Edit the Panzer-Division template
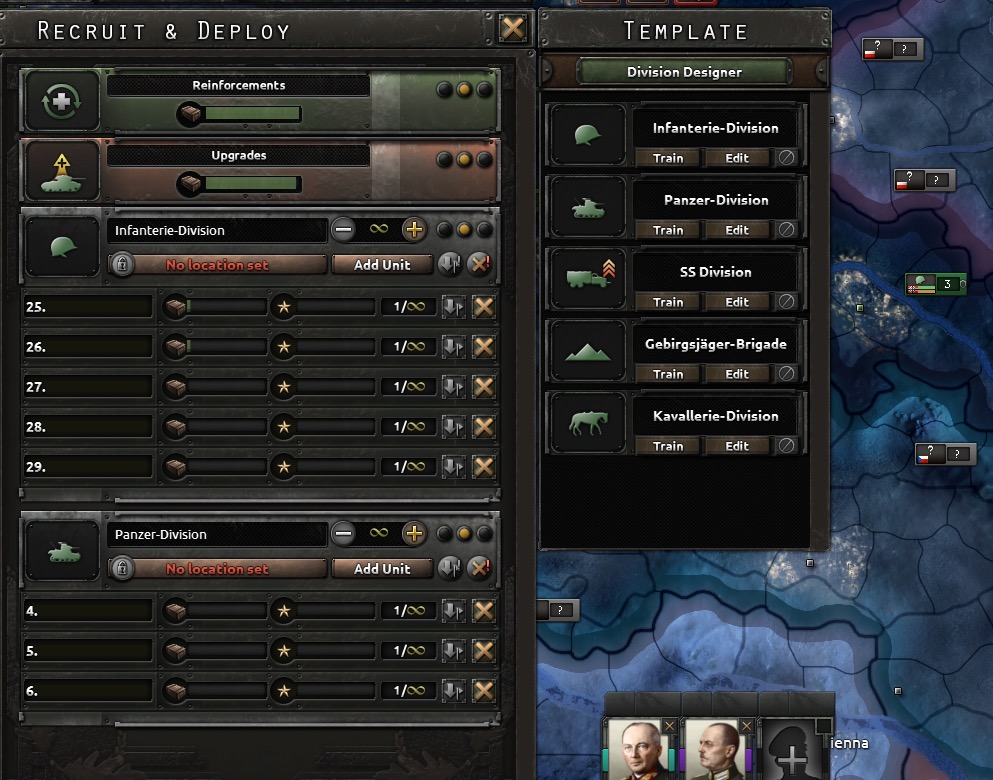Image resolution: width=993 pixels, height=780 pixels. (x=737, y=230)
